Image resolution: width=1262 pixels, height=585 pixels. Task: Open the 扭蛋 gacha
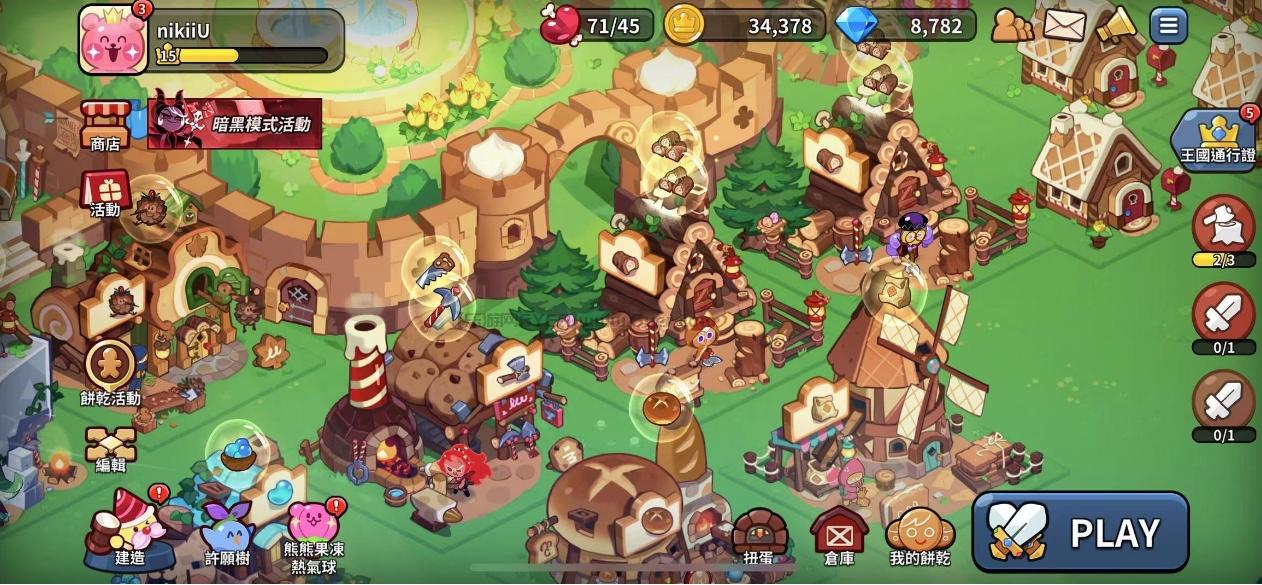[x=759, y=538]
